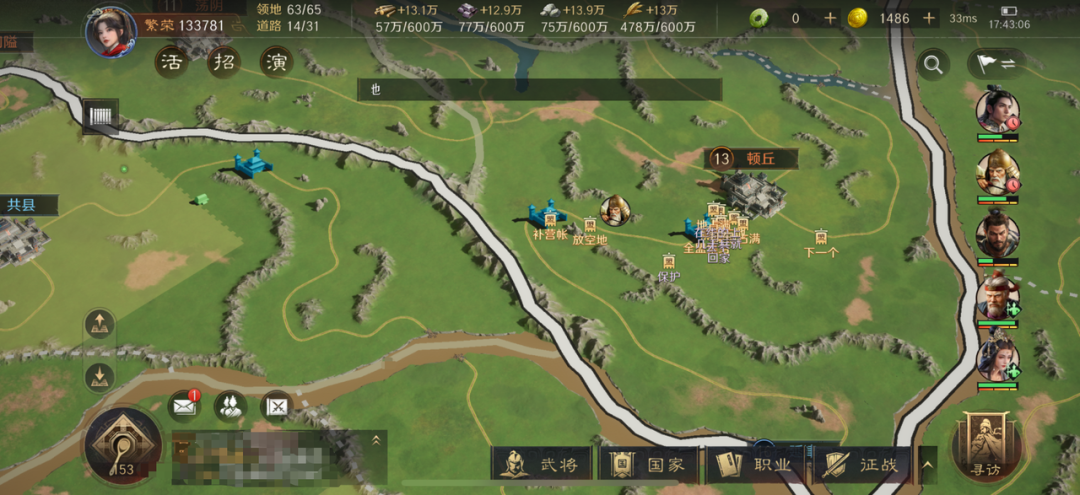Screen dimensions: 1080x495
Task: Open the magnifying glass map search
Action: point(933,65)
